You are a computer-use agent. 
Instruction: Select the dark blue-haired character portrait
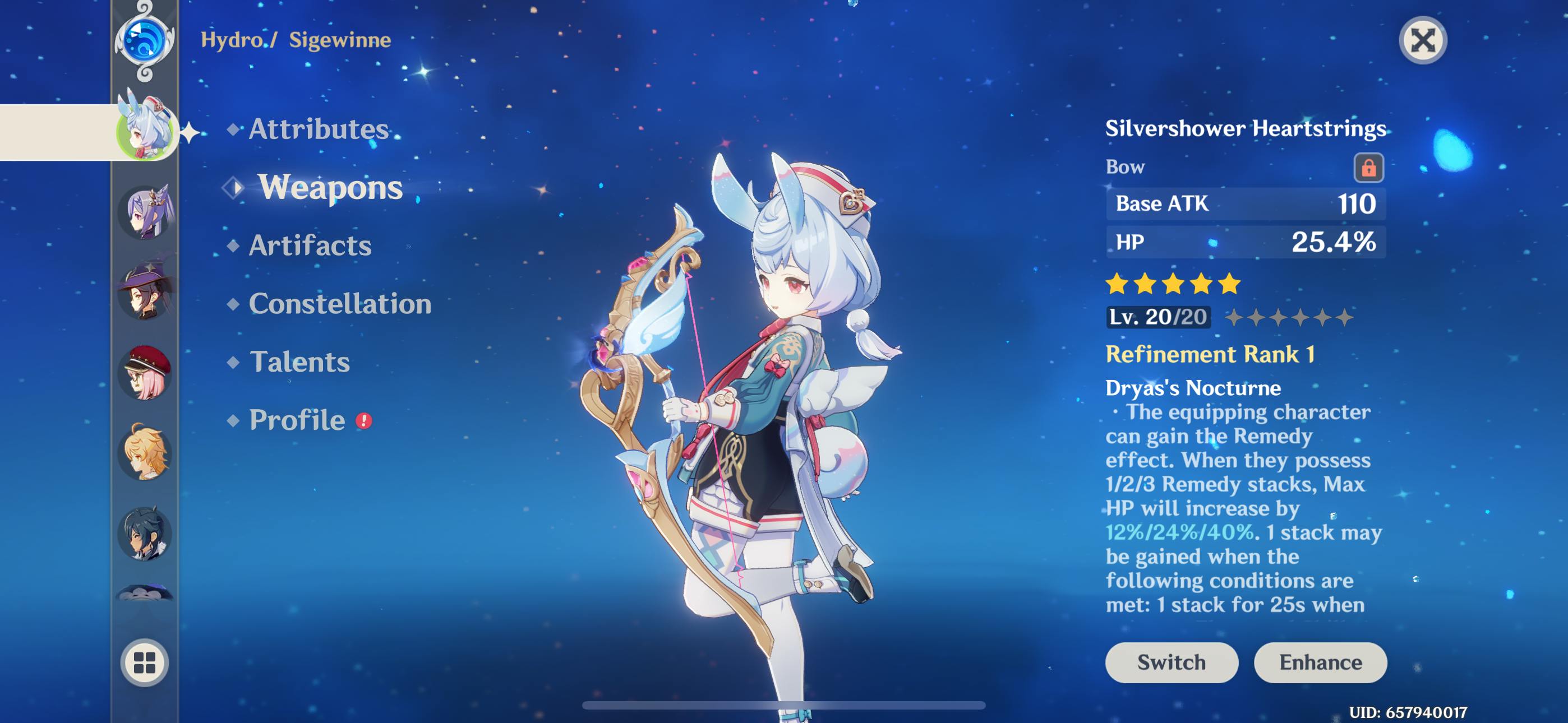pos(145,534)
